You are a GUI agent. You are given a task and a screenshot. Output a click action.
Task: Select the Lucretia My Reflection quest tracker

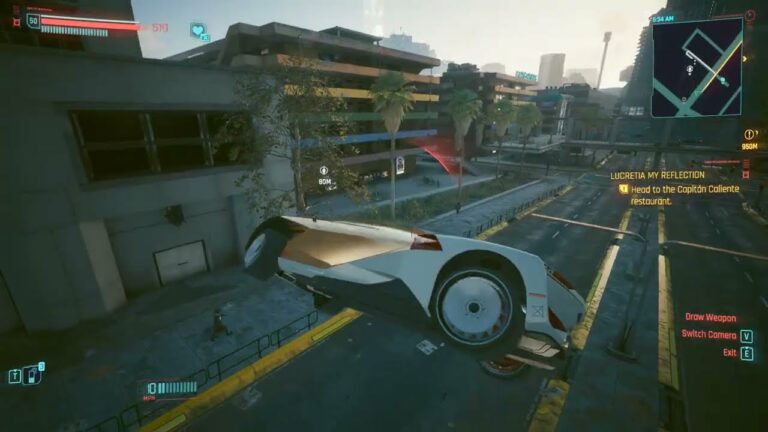pos(657,174)
